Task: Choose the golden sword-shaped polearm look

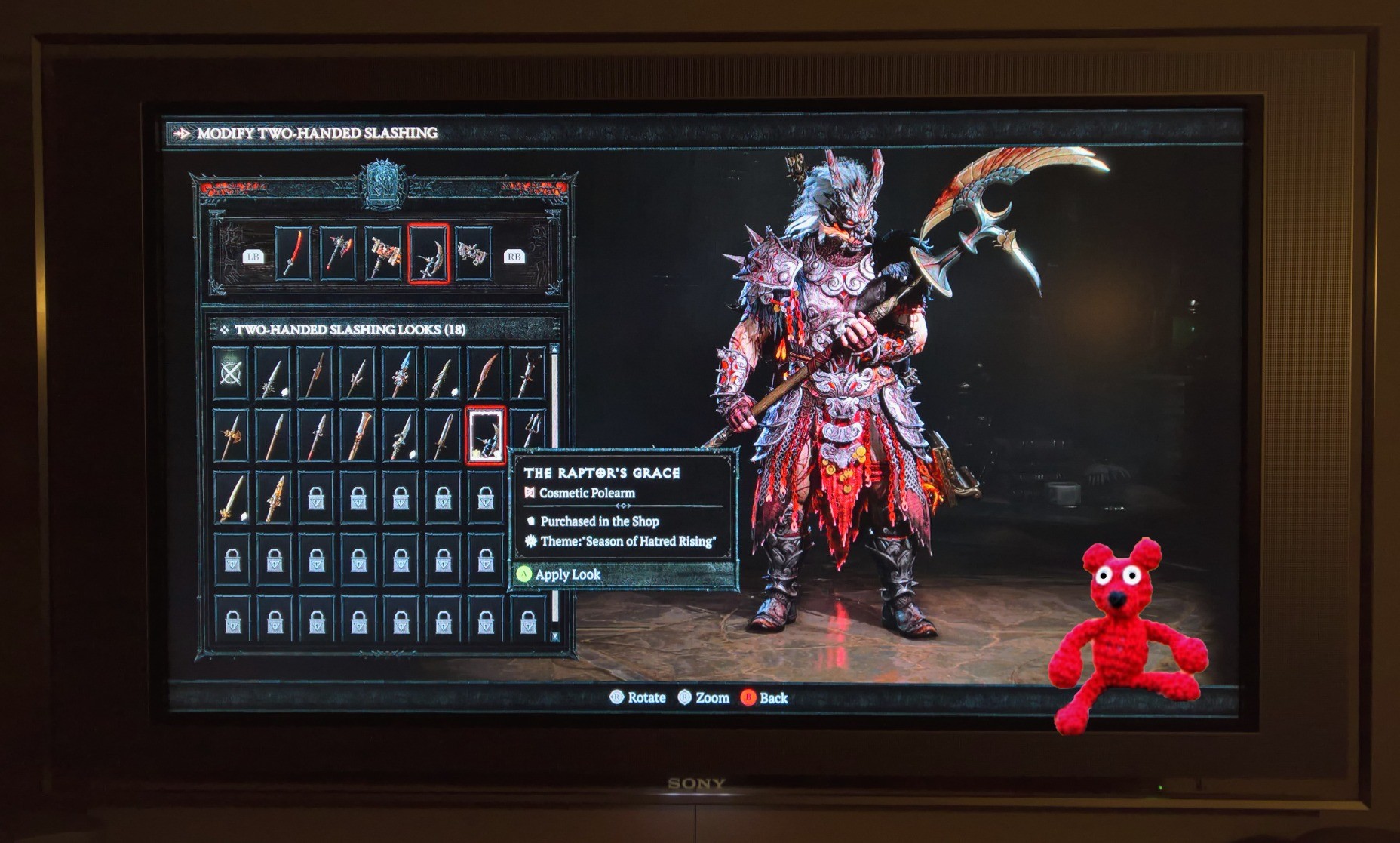Action: 231,497
